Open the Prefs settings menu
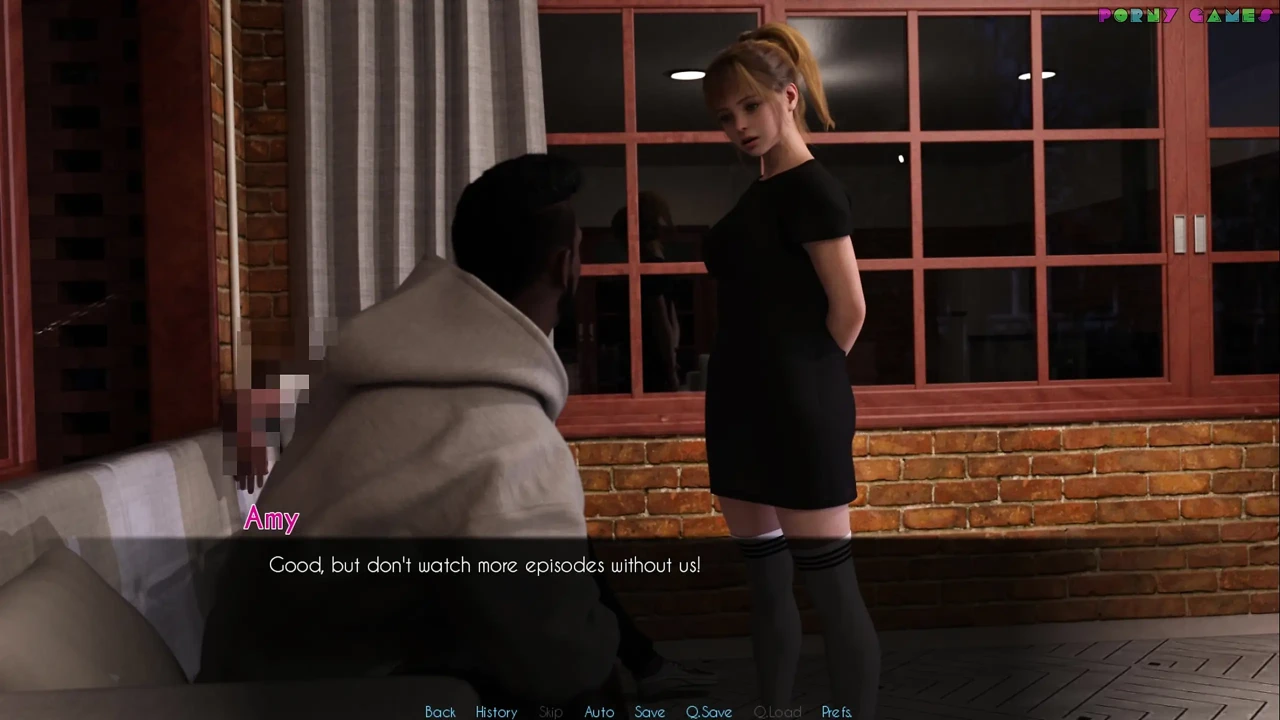 (x=836, y=711)
